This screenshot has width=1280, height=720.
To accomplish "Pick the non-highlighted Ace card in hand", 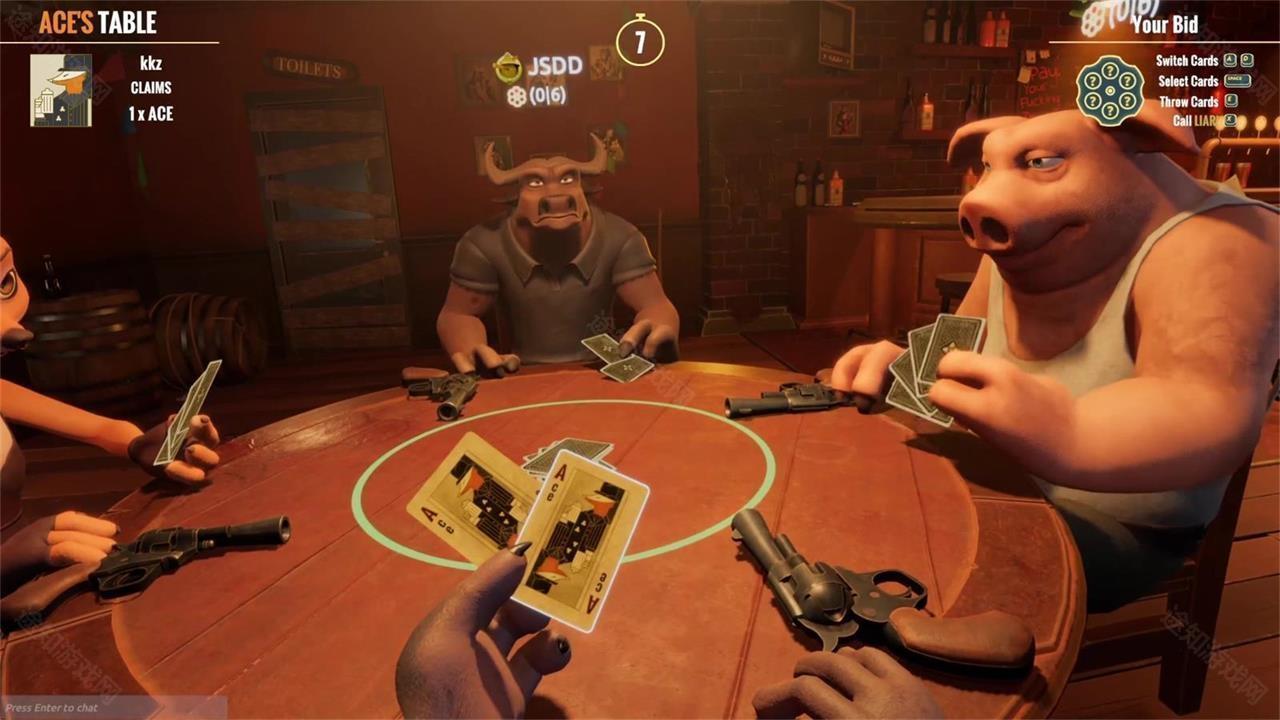I will coord(468,490).
